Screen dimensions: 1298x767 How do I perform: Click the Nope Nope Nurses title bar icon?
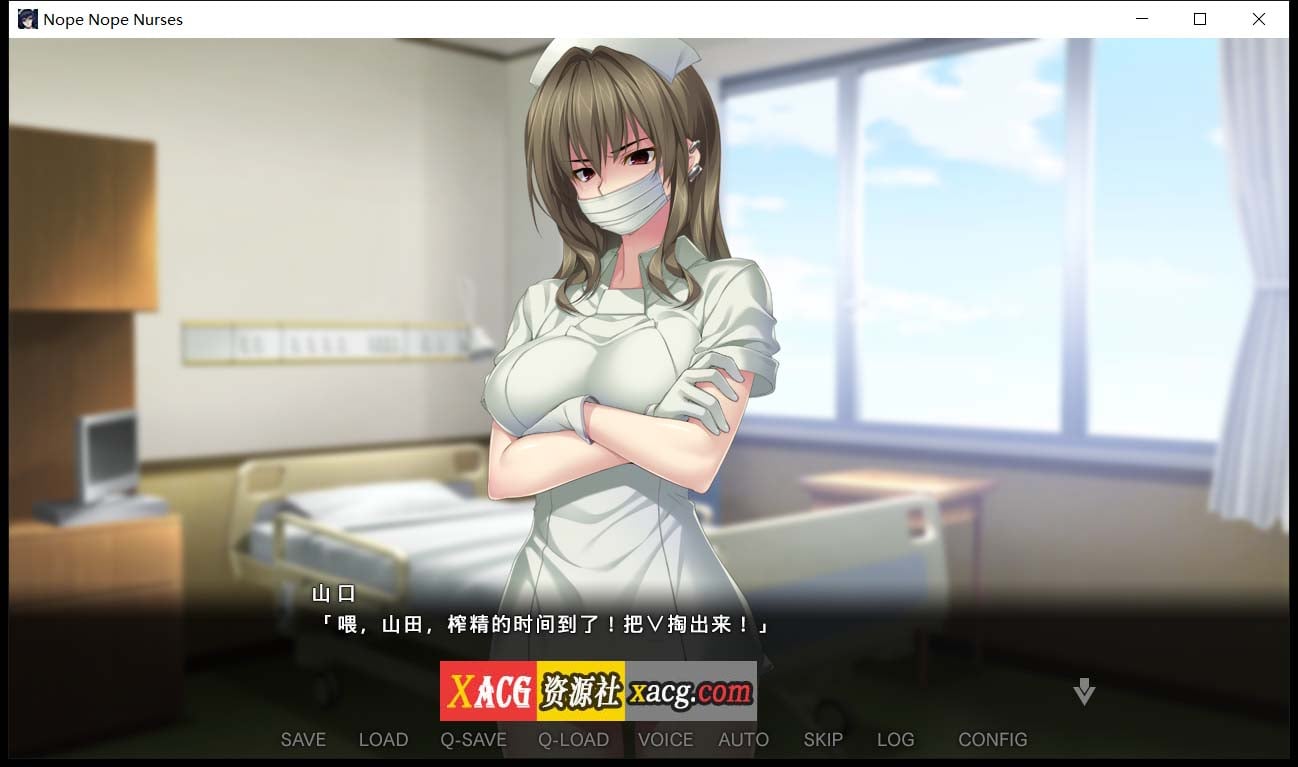pos(27,18)
